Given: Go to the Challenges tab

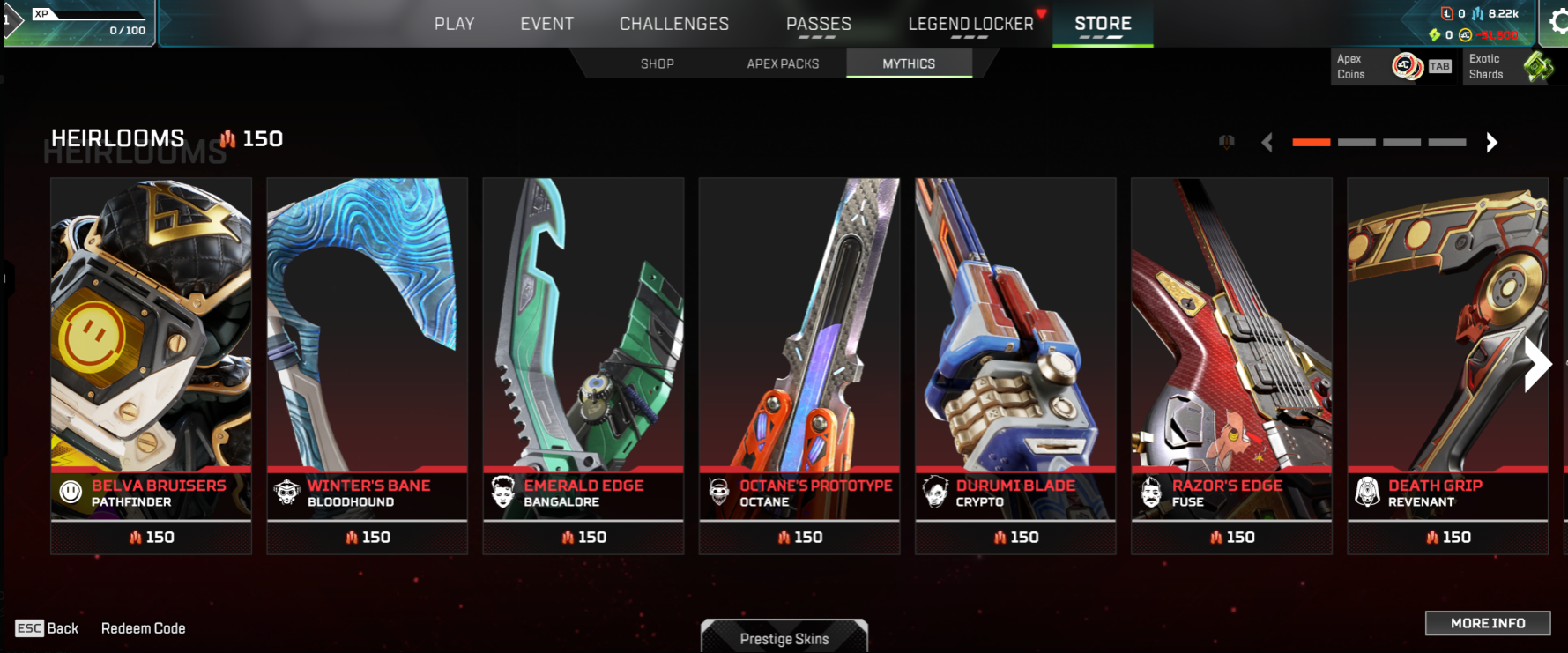Looking at the screenshot, I should [674, 24].
